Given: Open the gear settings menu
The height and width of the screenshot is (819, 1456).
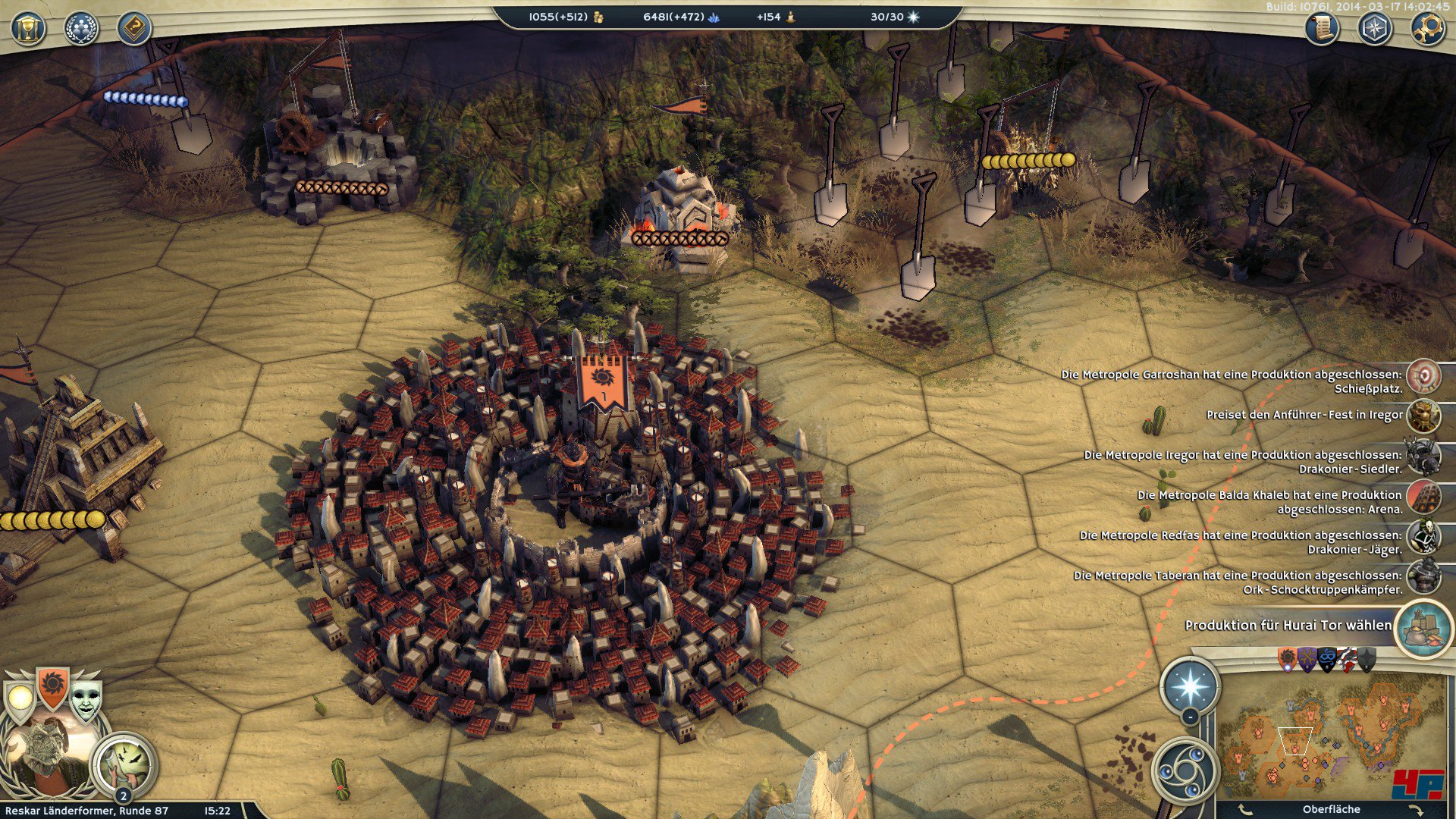Looking at the screenshot, I should pyautogui.click(x=1427, y=29).
